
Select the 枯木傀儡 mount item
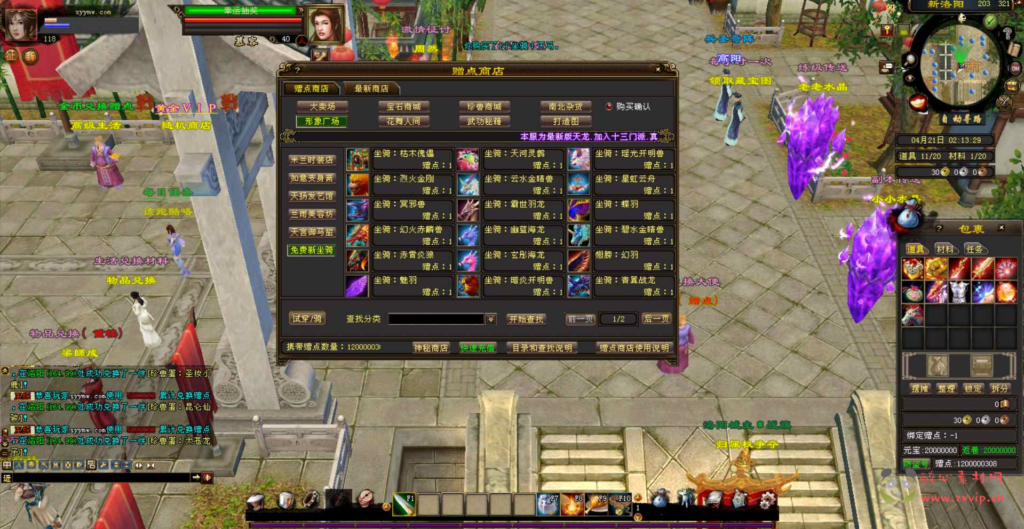coord(398,159)
